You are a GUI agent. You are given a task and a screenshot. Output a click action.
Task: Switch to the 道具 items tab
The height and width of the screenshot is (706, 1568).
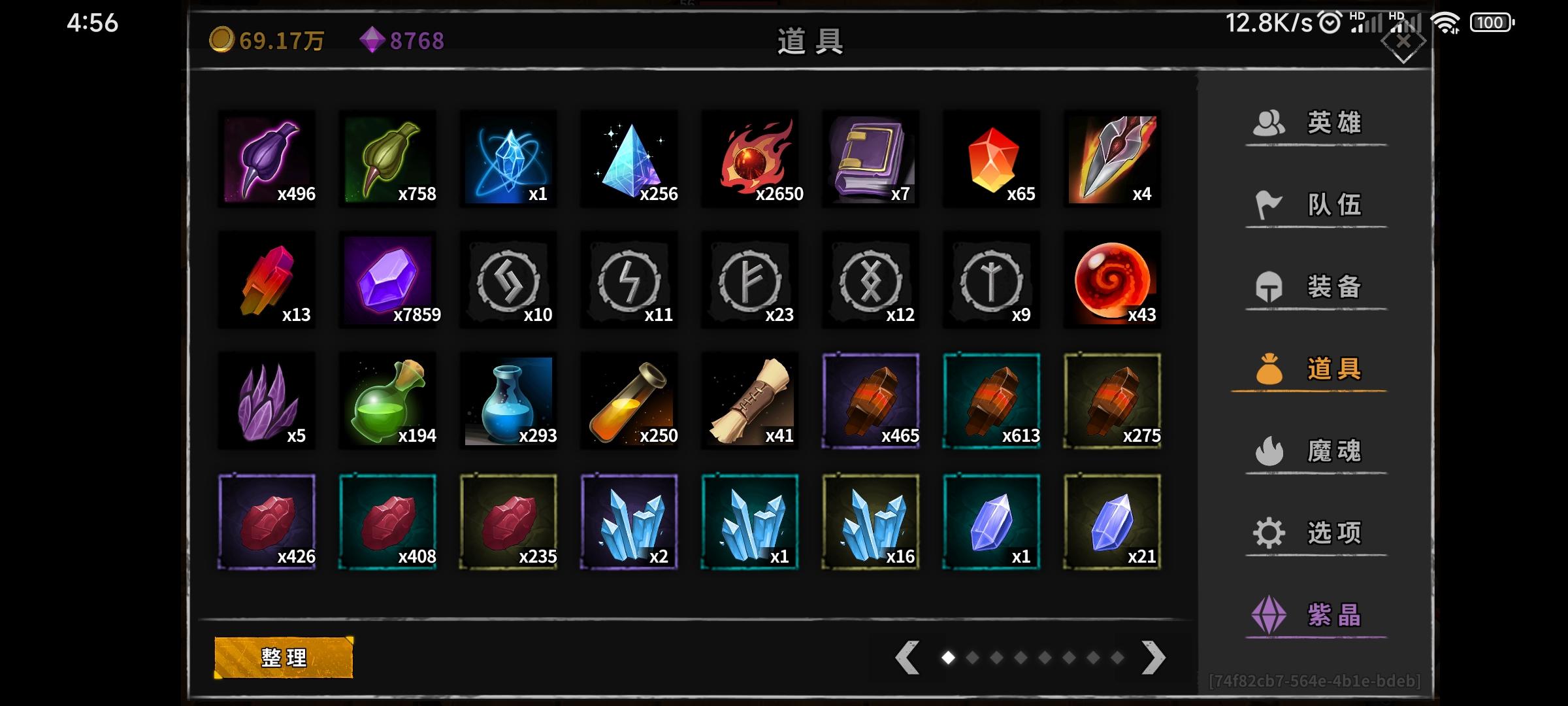pos(1314,369)
